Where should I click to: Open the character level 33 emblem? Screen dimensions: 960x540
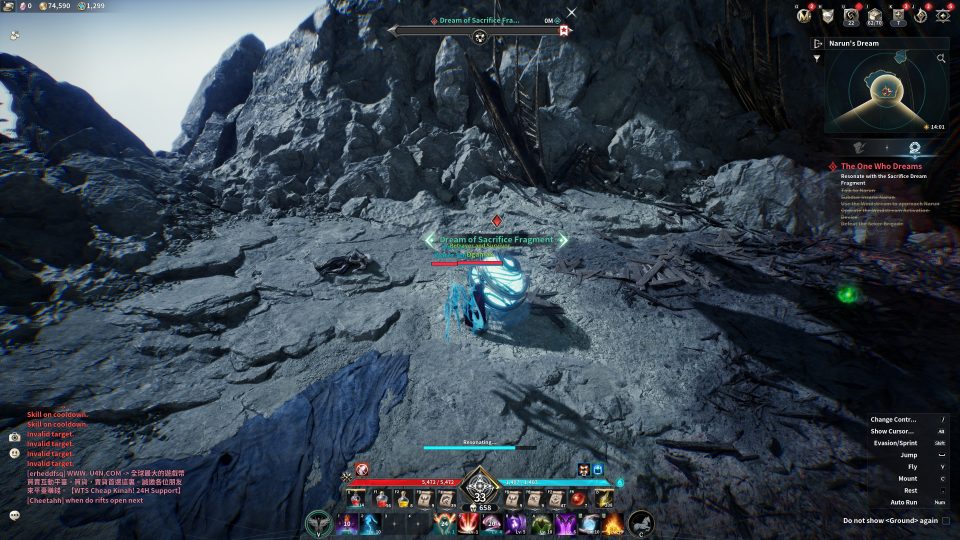coord(480,496)
